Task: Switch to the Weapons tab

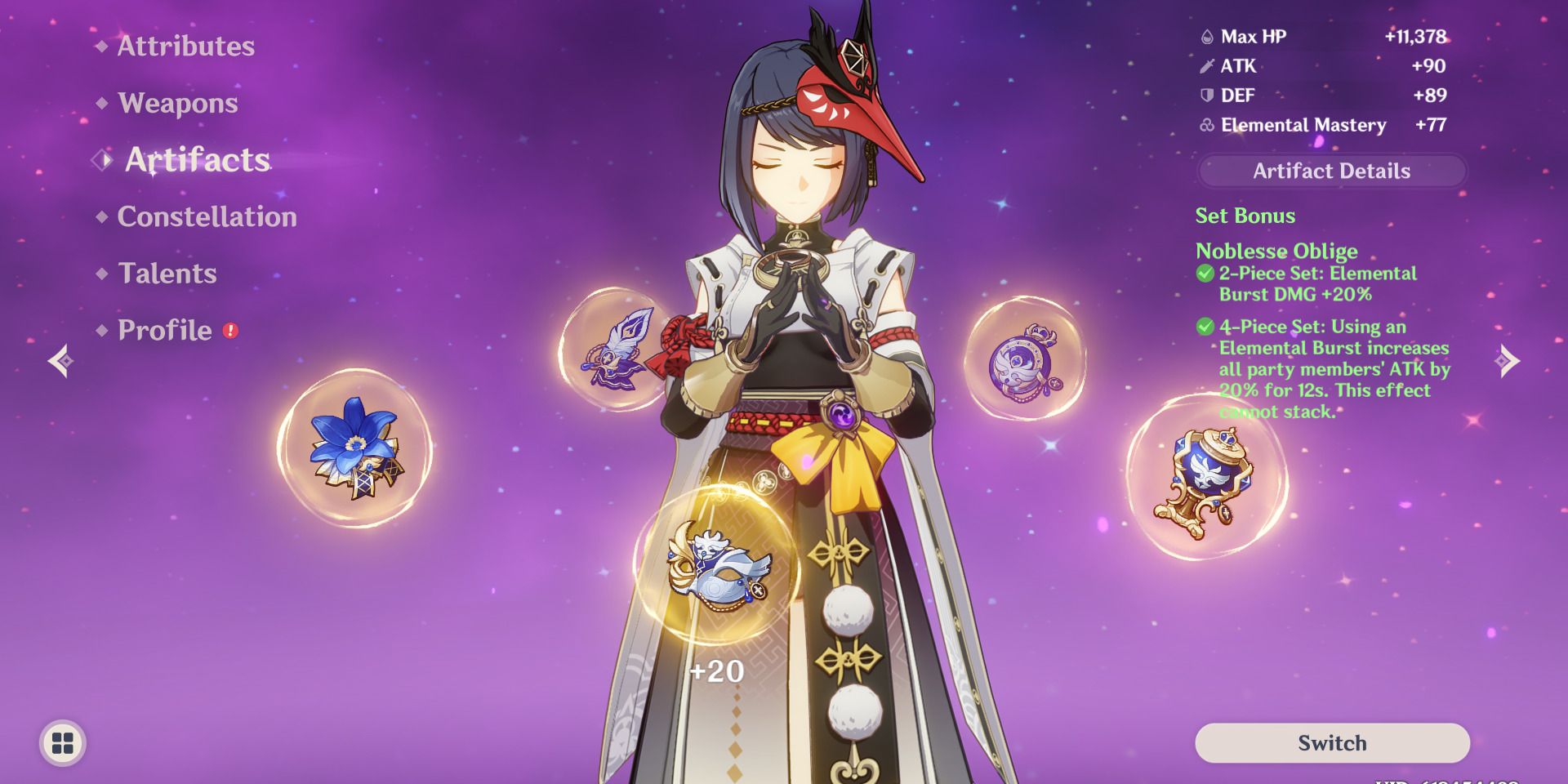Action: tap(176, 103)
